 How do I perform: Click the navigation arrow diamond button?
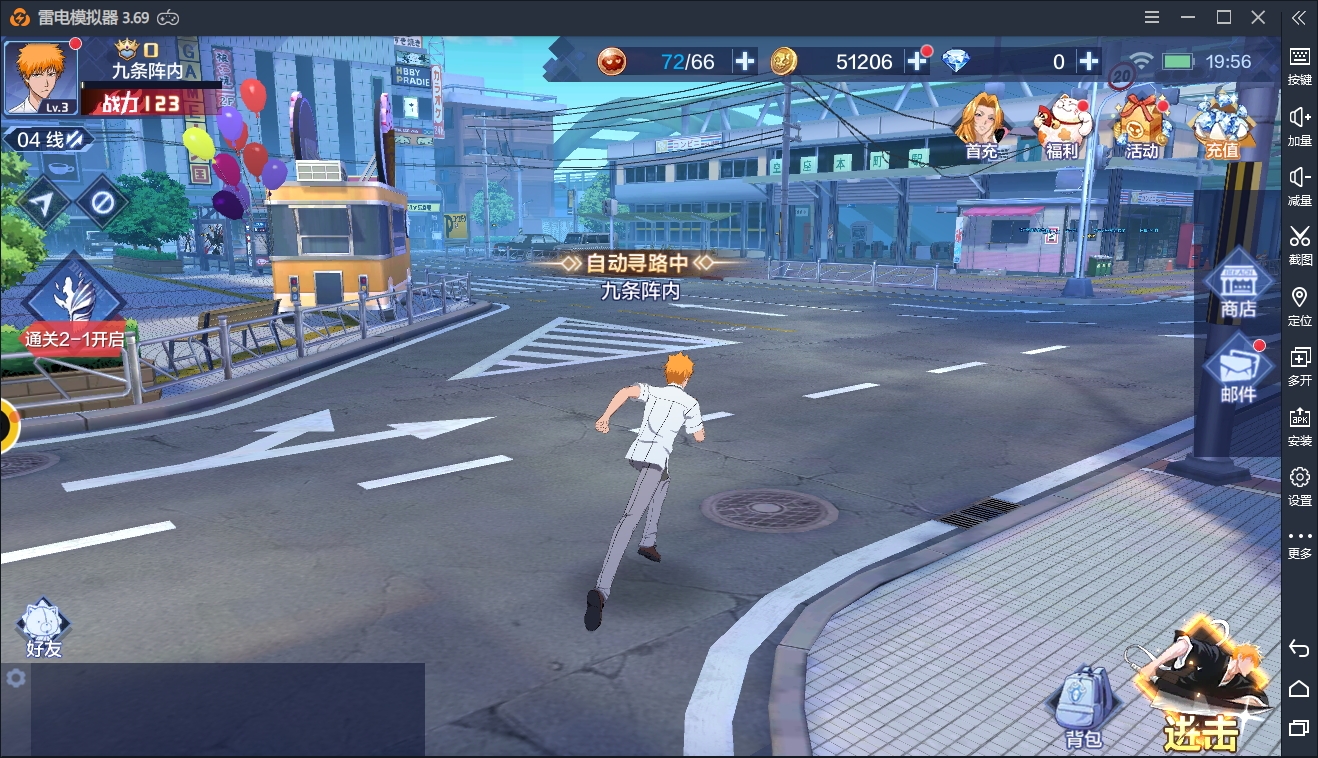(43, 203)
